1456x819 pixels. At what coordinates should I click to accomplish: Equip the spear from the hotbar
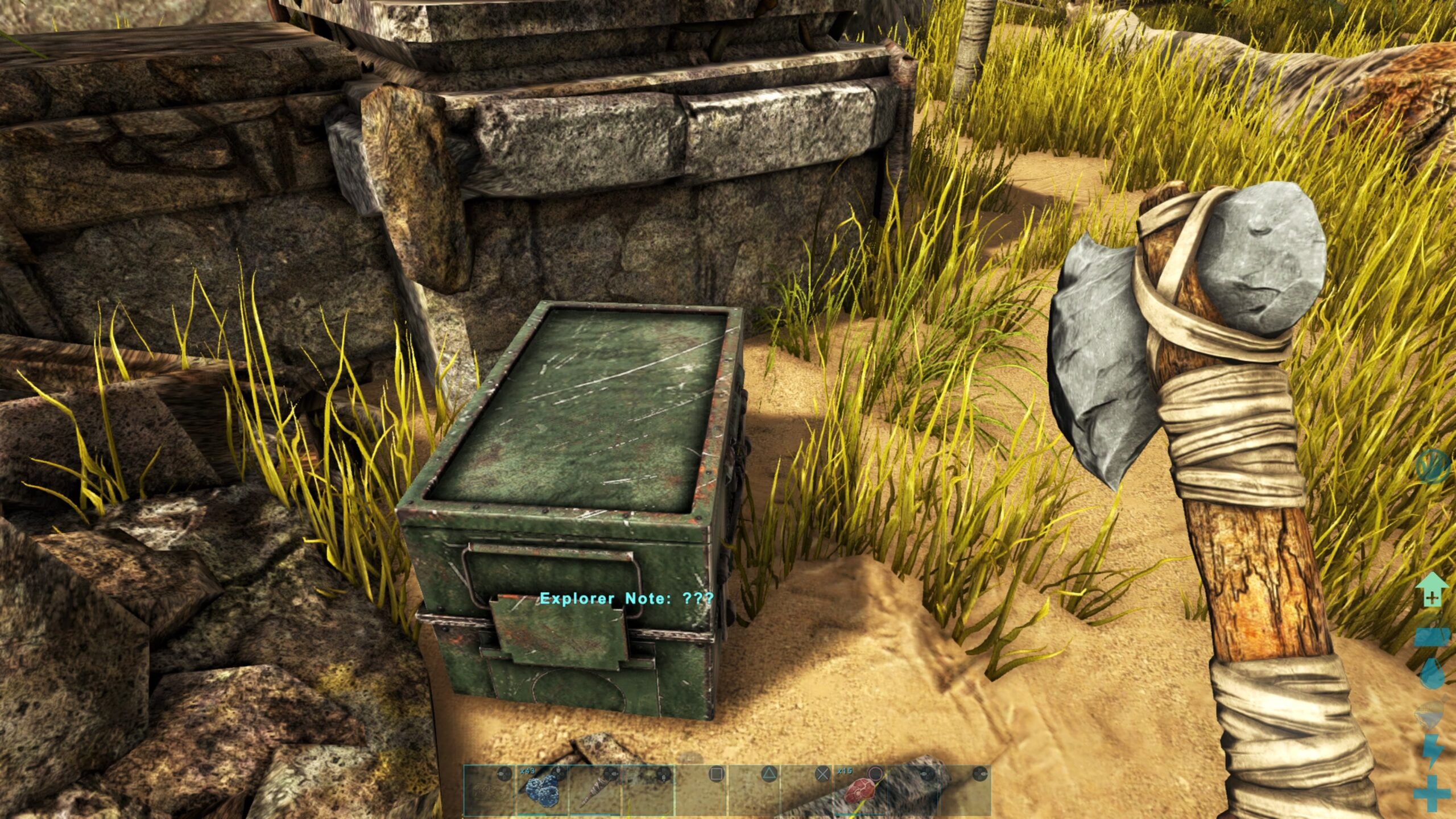pos(594,791)
